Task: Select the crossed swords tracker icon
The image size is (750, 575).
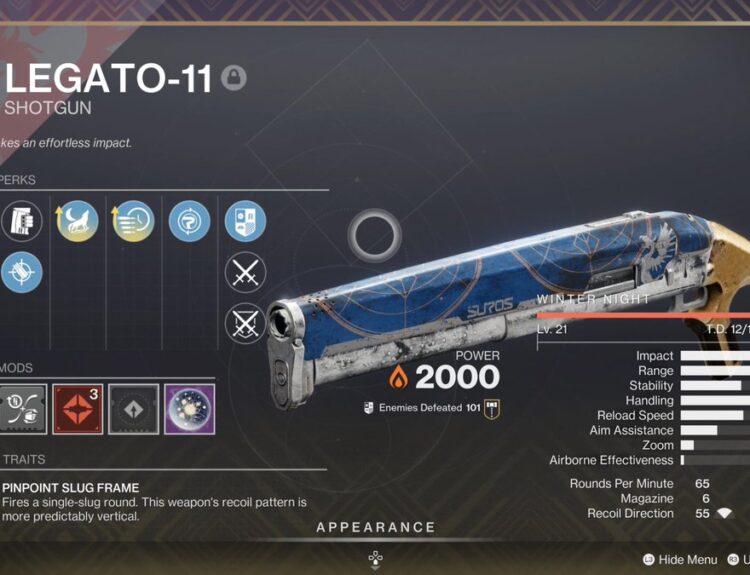Action: point(244,272)
